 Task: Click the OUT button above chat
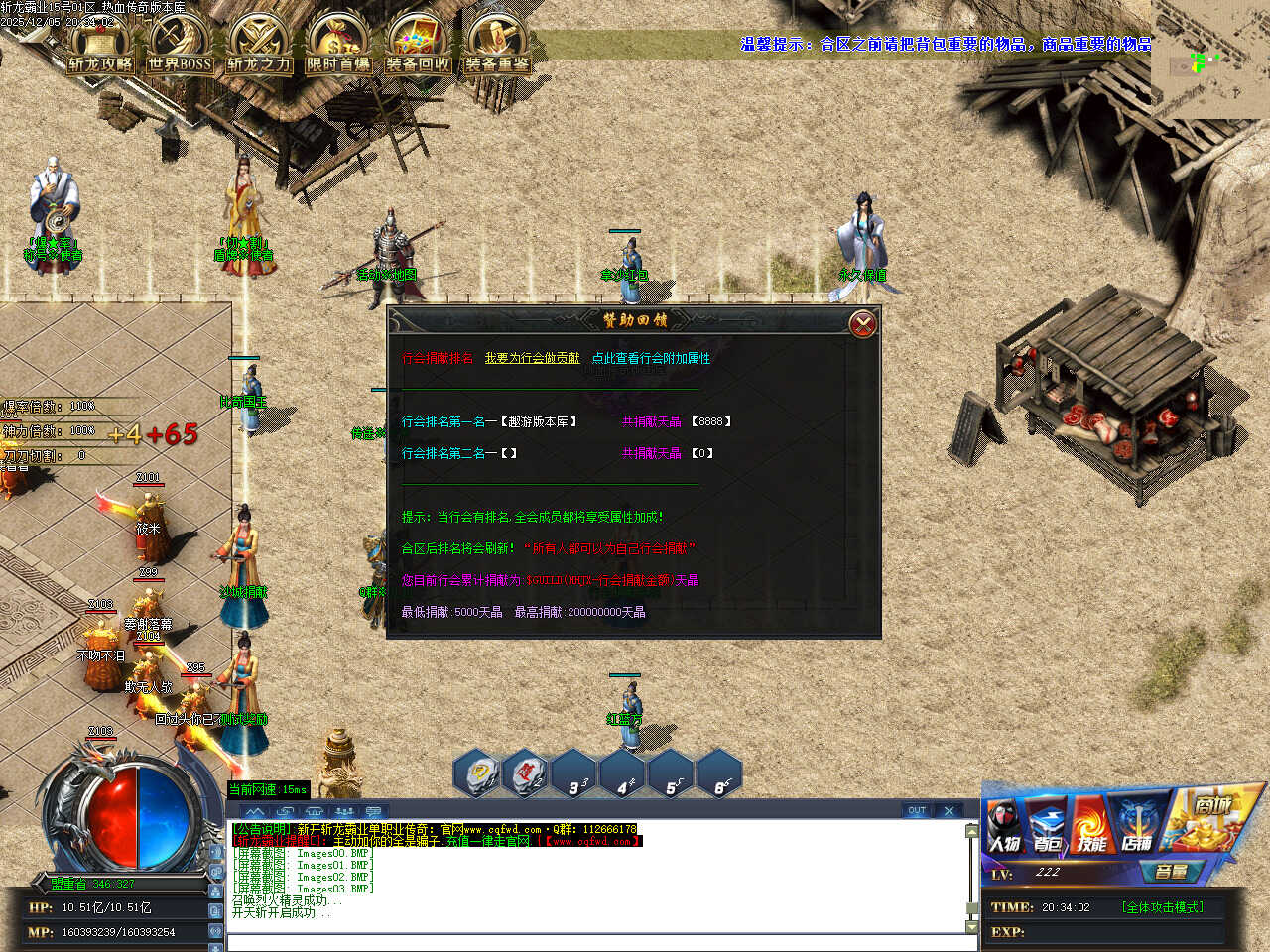917,810
